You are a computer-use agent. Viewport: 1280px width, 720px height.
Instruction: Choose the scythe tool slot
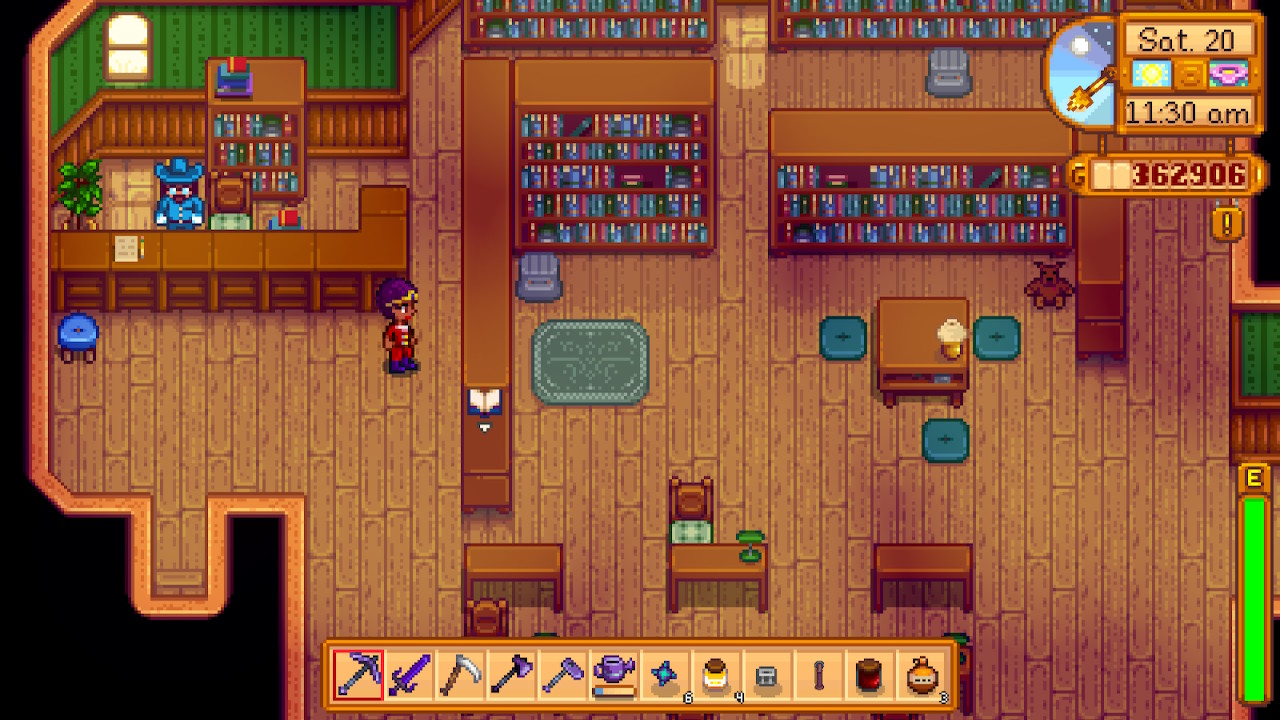(460, 676)
